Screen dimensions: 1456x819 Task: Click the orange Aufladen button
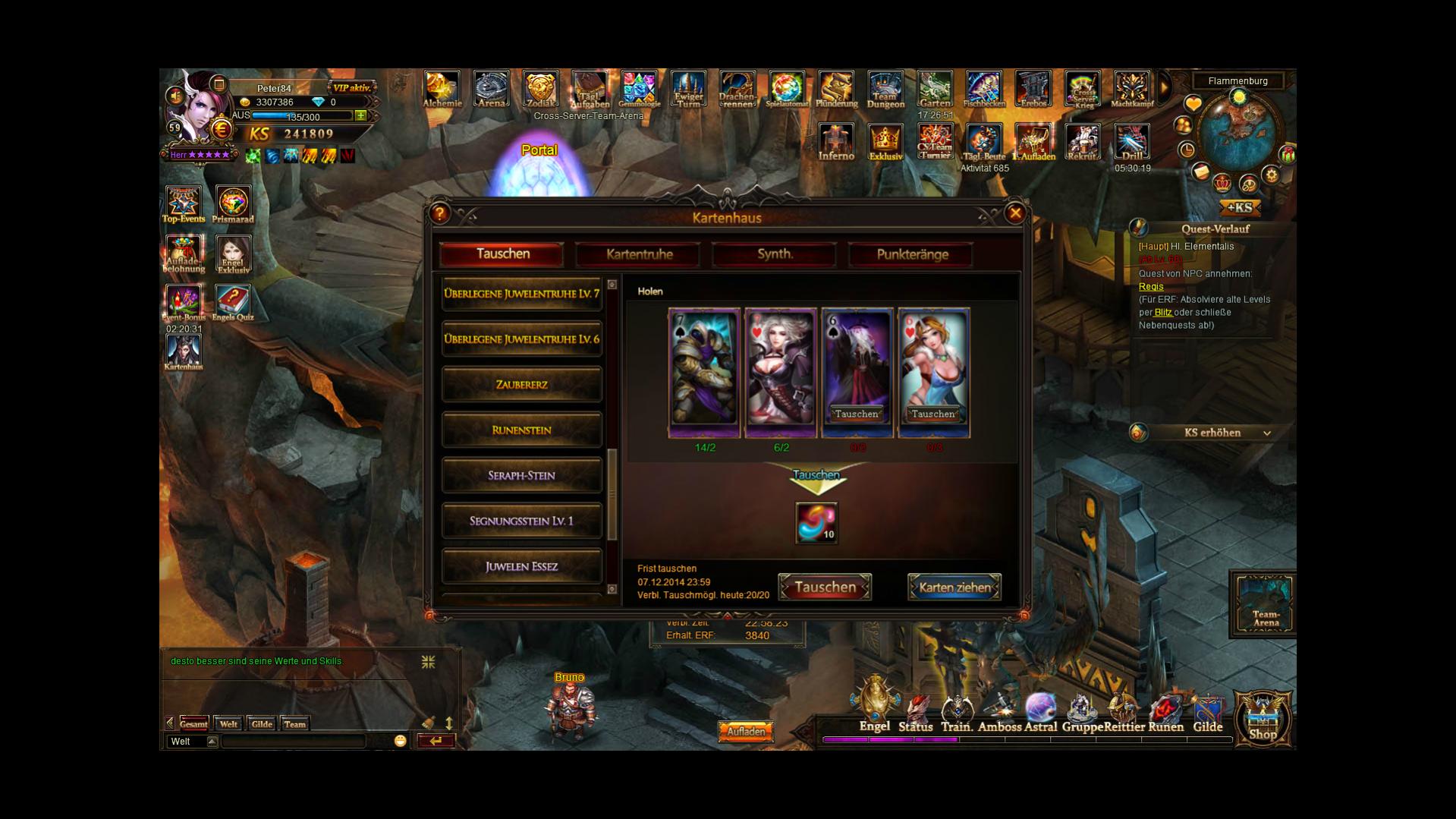[746, 732]
